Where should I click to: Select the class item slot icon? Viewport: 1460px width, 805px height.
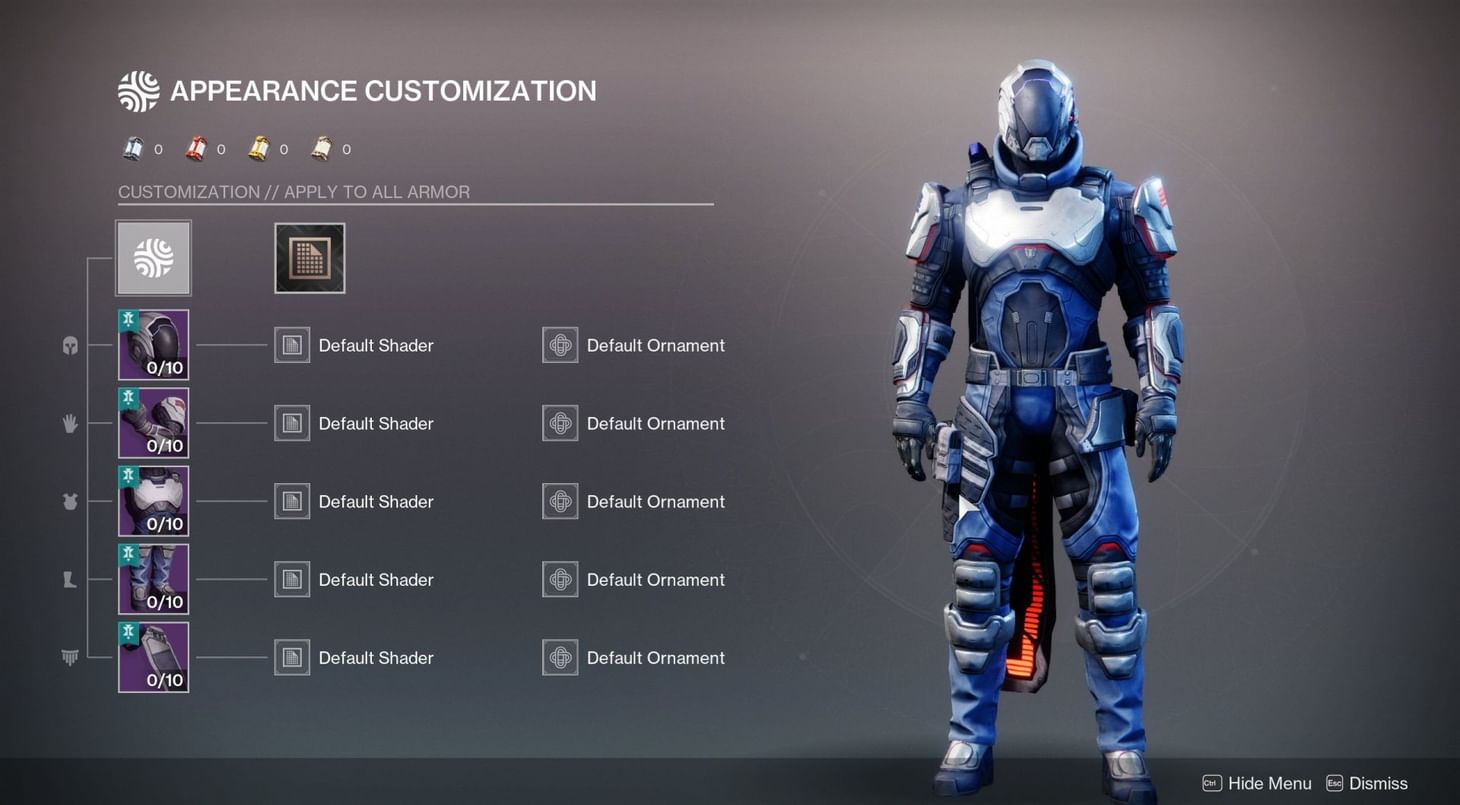tap(70, 657)
